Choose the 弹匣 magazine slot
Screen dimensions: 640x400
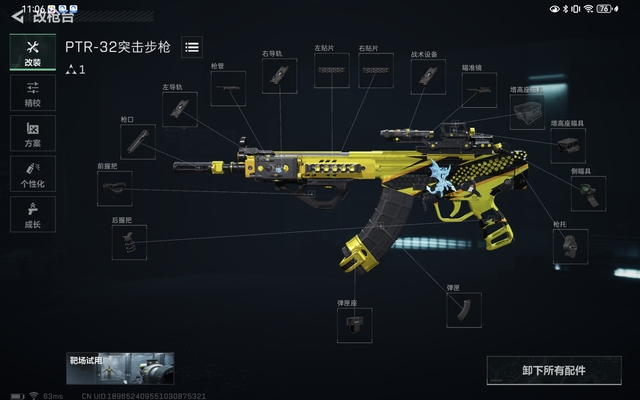463,309
